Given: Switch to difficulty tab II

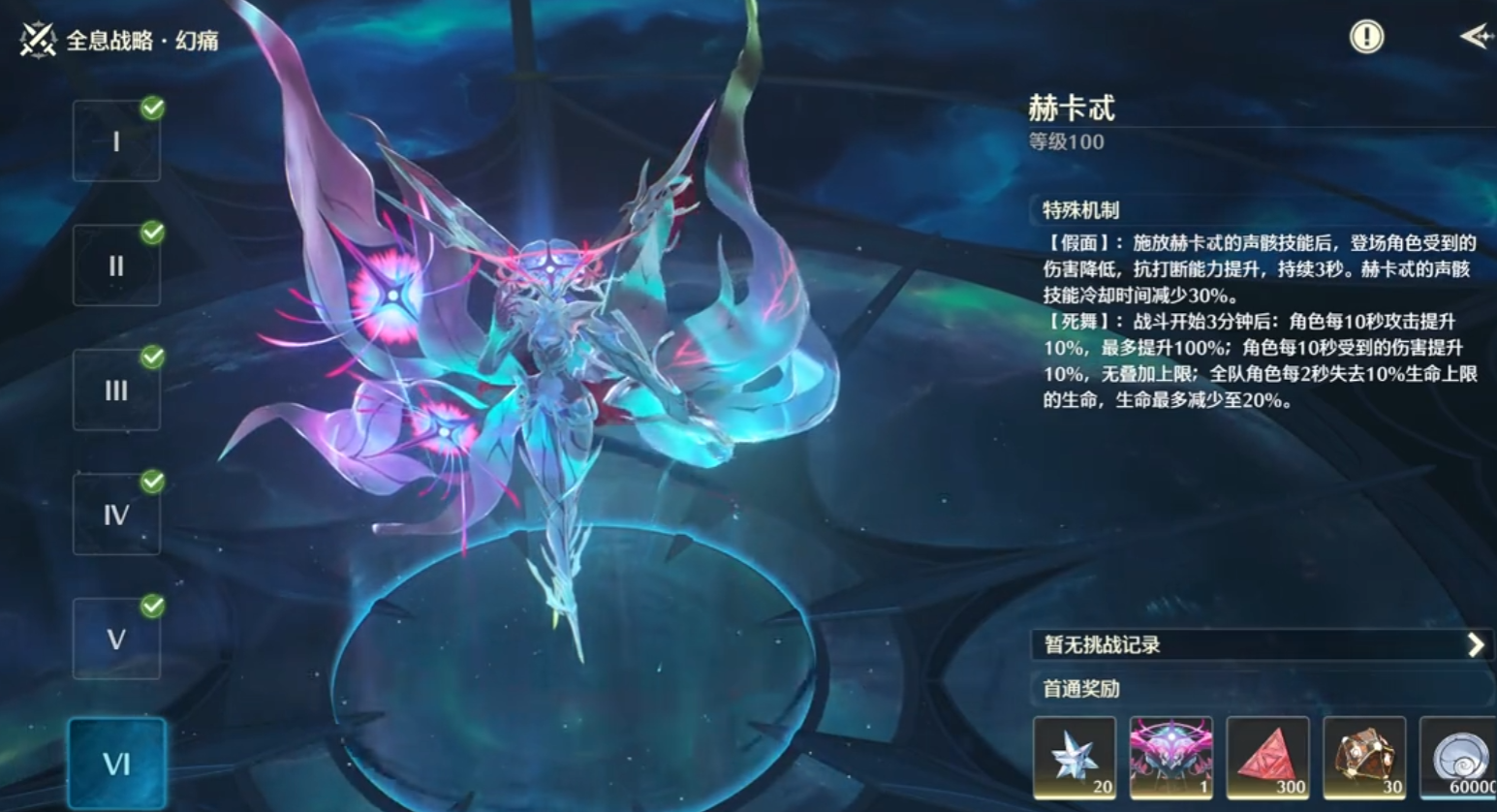Looking at the screenshot, I should click(x=116, y=265).
